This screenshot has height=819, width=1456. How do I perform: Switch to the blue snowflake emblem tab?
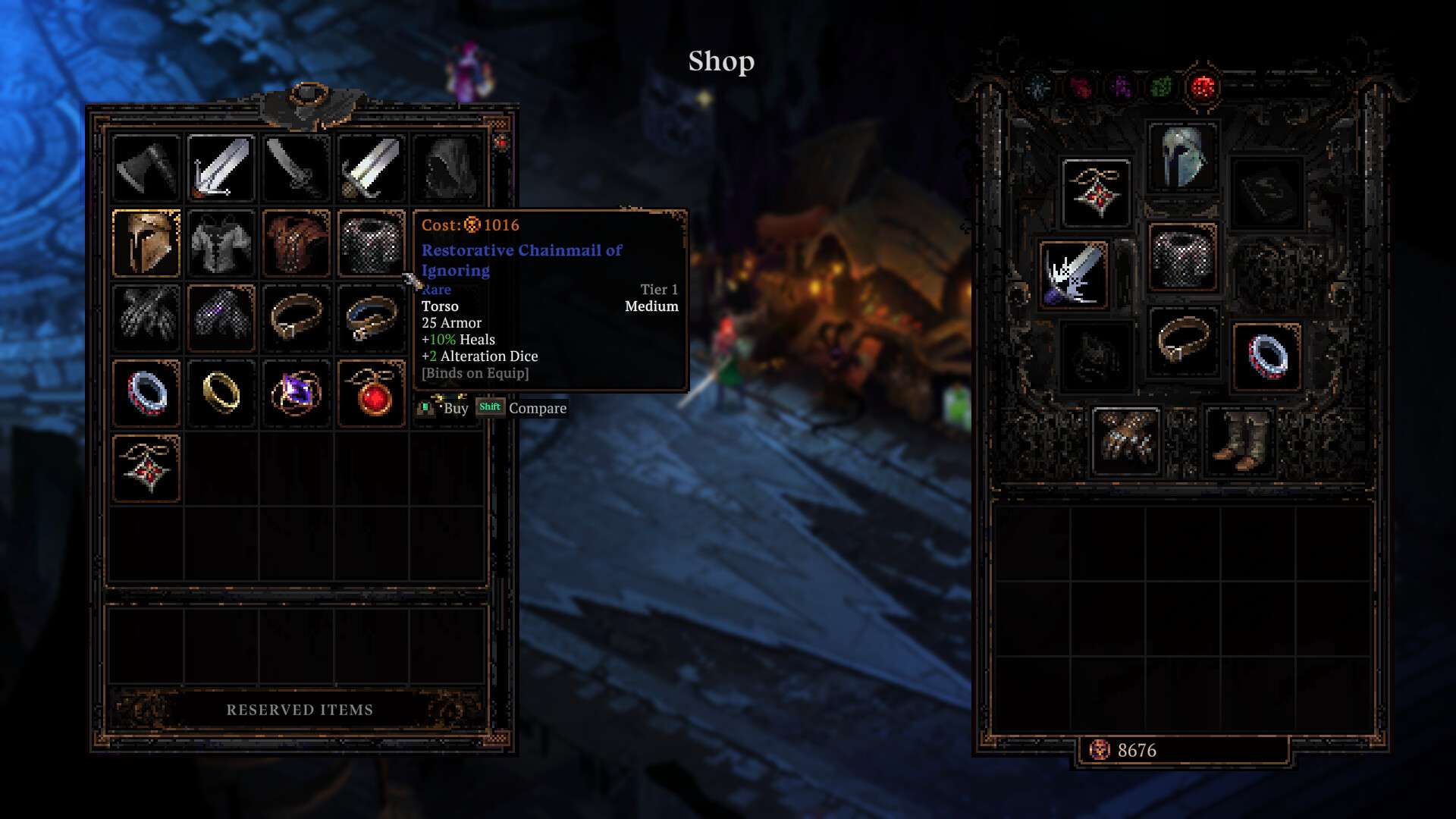1038,88
